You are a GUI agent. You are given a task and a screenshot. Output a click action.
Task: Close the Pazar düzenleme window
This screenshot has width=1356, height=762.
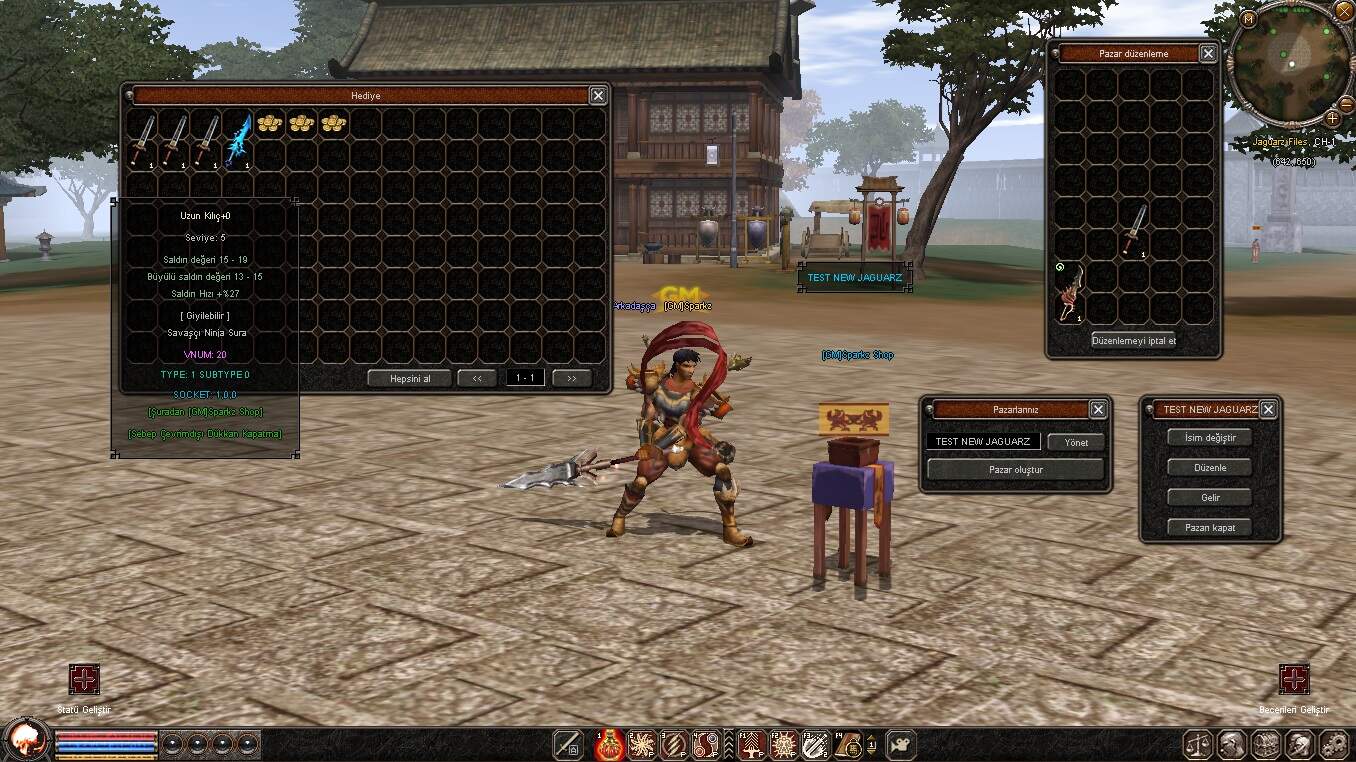pyautogui.click(x=1208, y=54)
